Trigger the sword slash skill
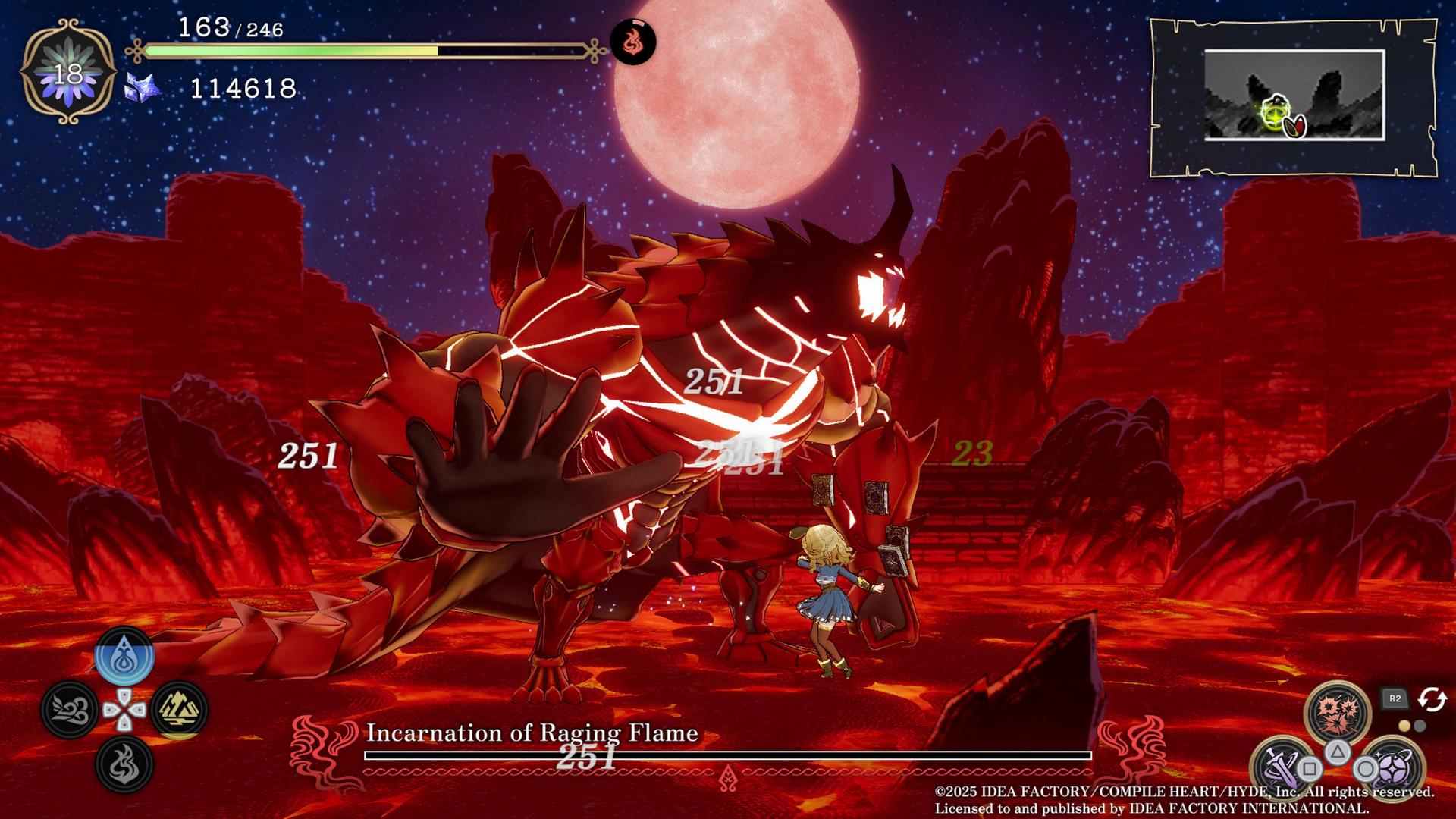Viewport: 1456px width, 819px height. [1282, 768]
